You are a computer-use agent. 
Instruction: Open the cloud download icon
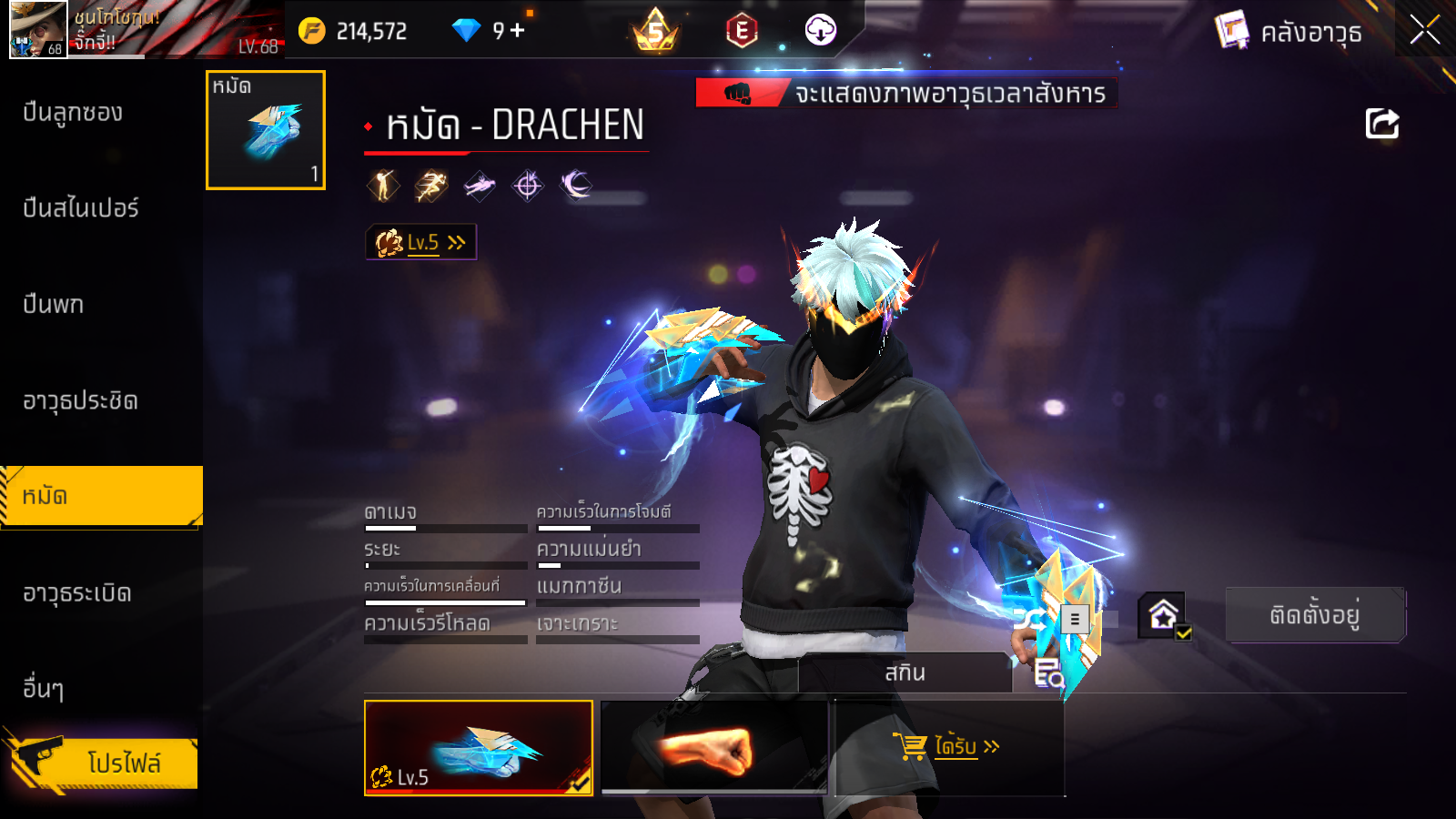click(x=820, y=30)
